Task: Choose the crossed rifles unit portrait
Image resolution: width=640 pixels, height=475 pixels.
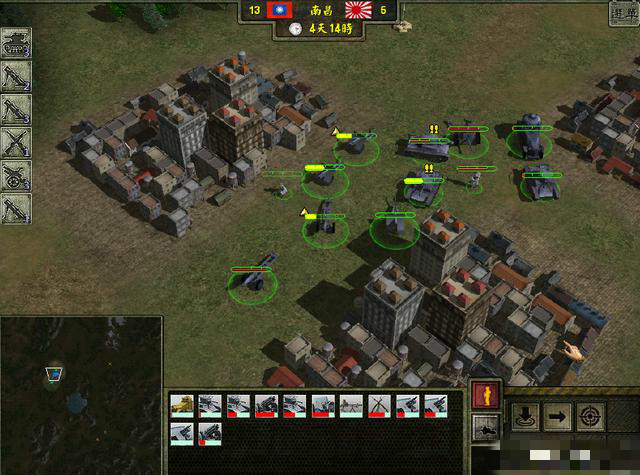Action: click(x=379, y=404)
